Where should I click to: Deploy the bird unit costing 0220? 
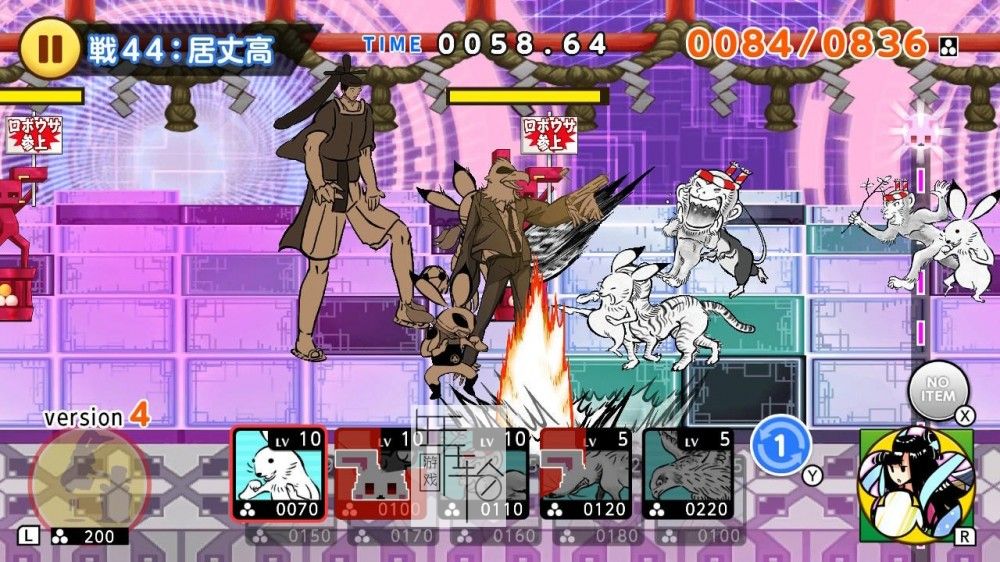click(688, 474)
